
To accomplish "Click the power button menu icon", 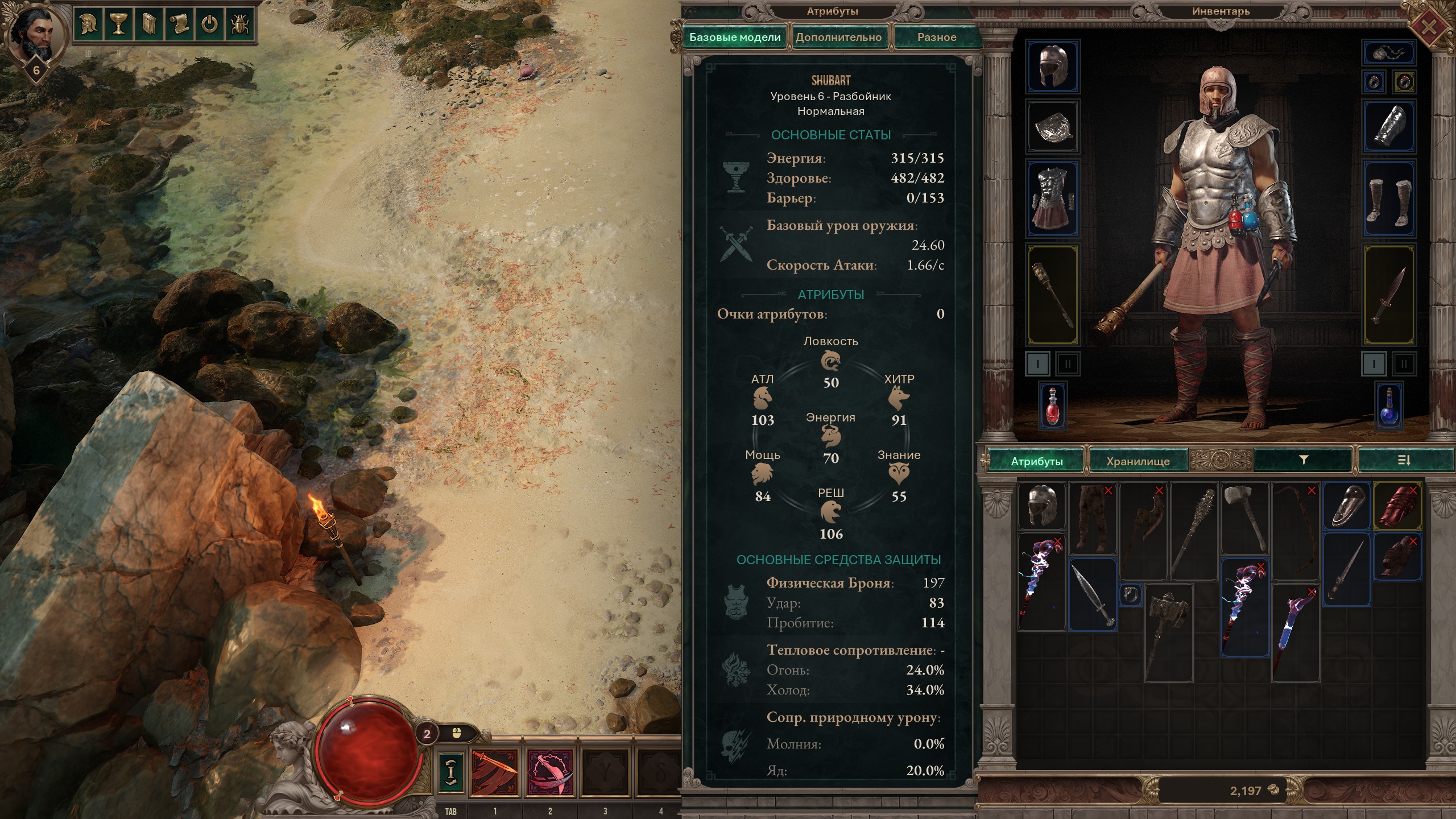I will (x=209, y=24).
